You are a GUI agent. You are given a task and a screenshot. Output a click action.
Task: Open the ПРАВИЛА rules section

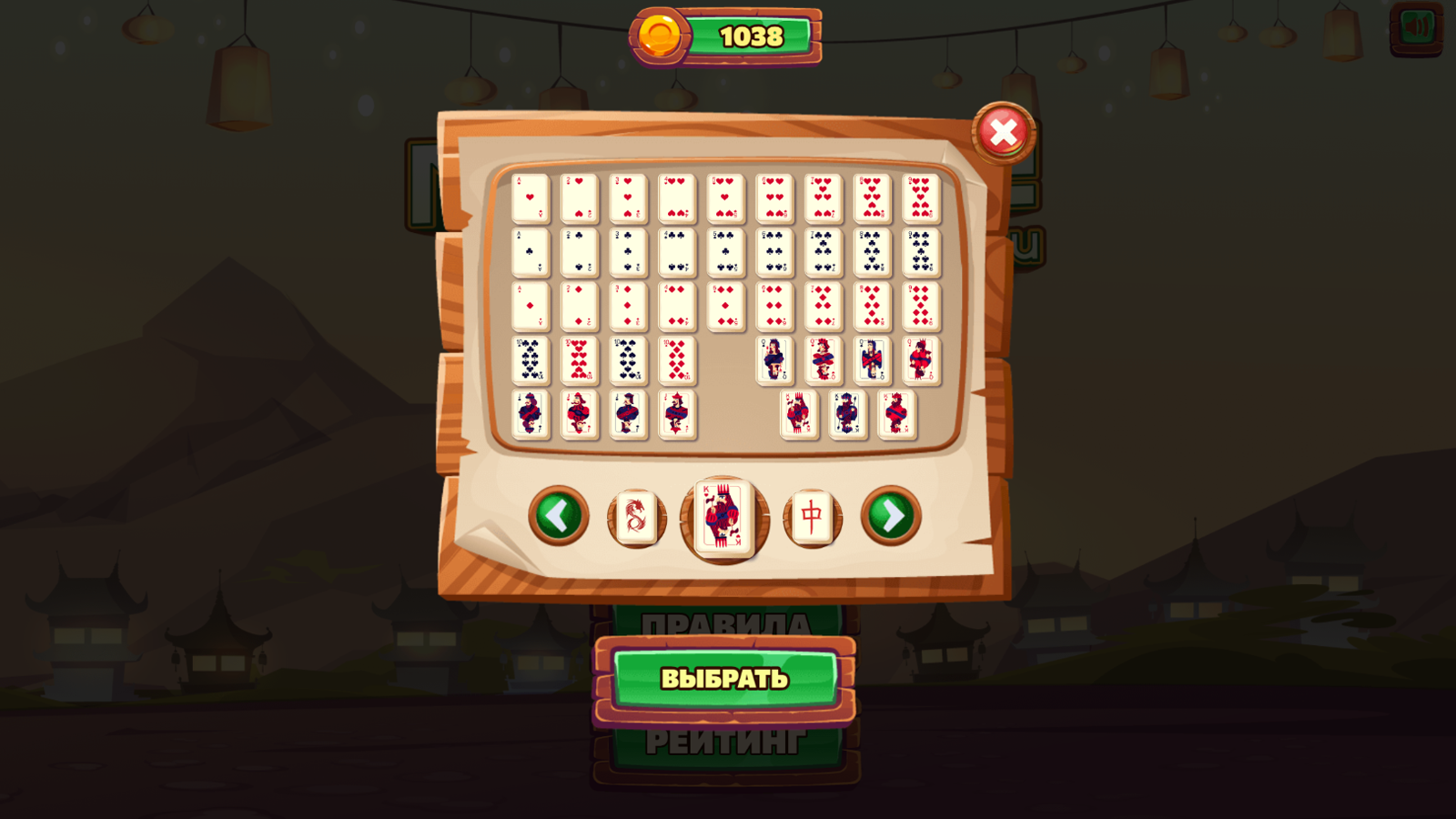point(725,624)
